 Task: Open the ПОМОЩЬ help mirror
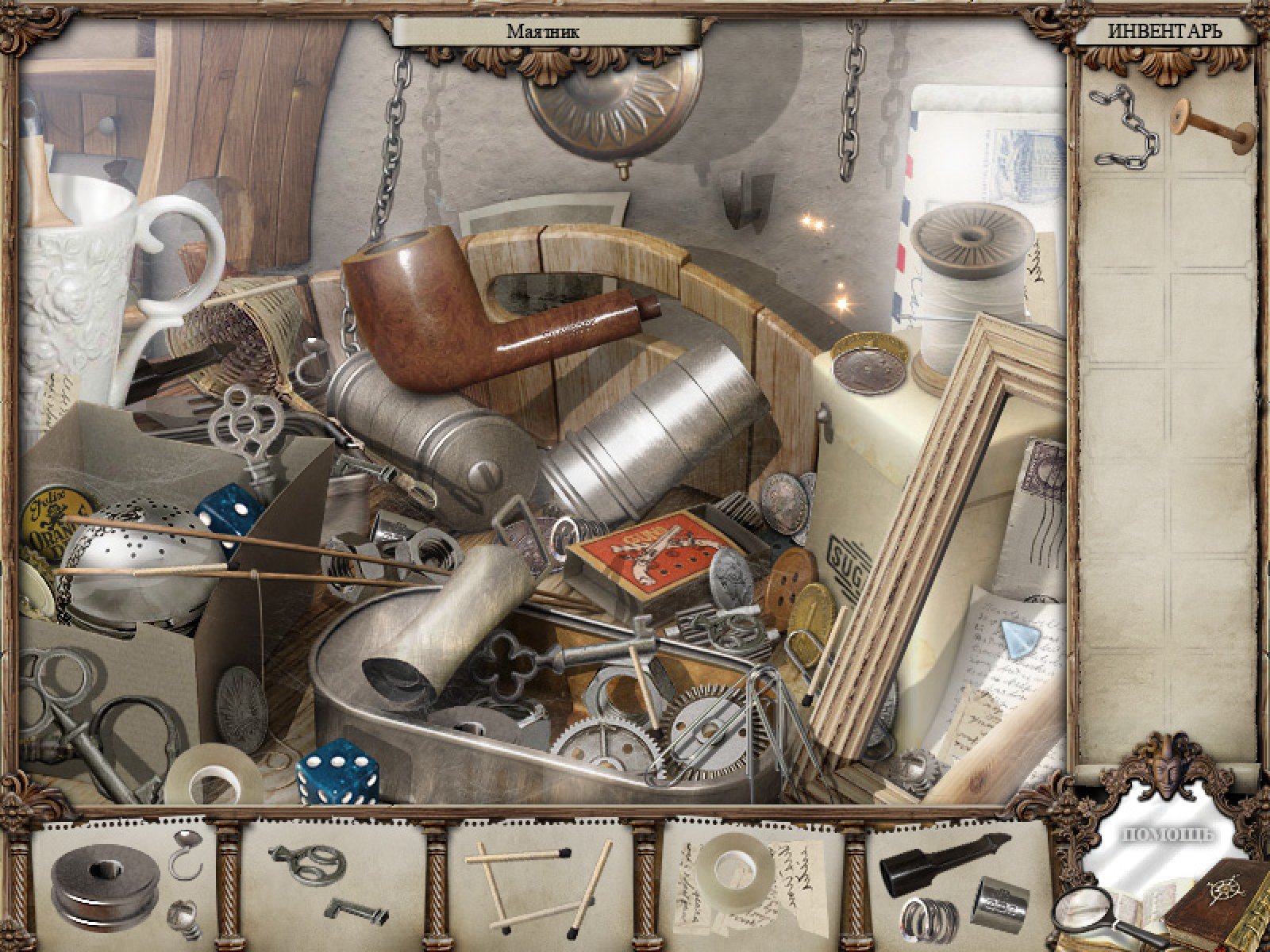pos(1165,835)
